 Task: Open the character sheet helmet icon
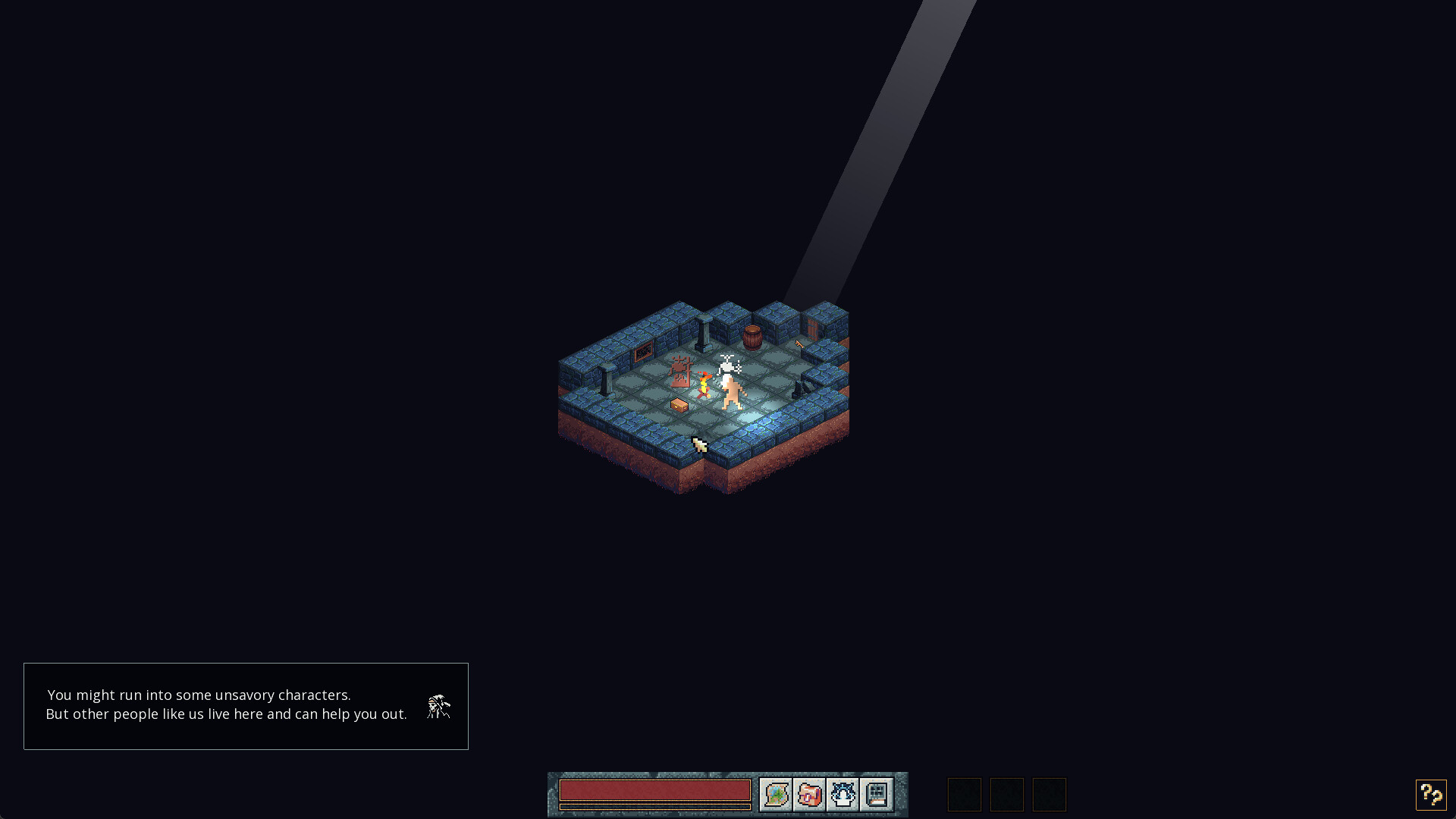[842, 794]
